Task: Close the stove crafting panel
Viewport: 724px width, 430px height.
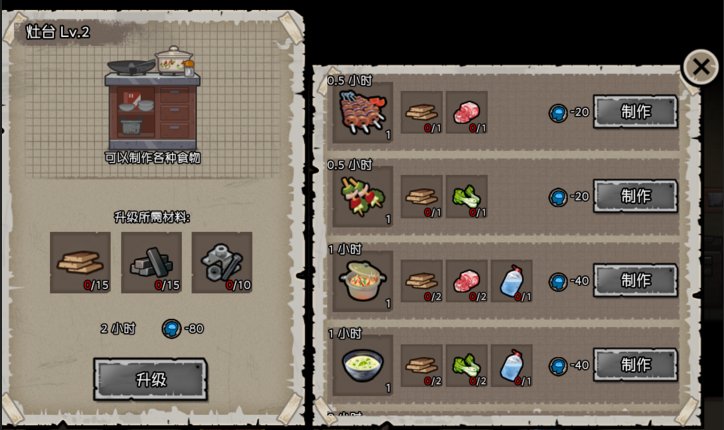Action: (x=700, y=67)
